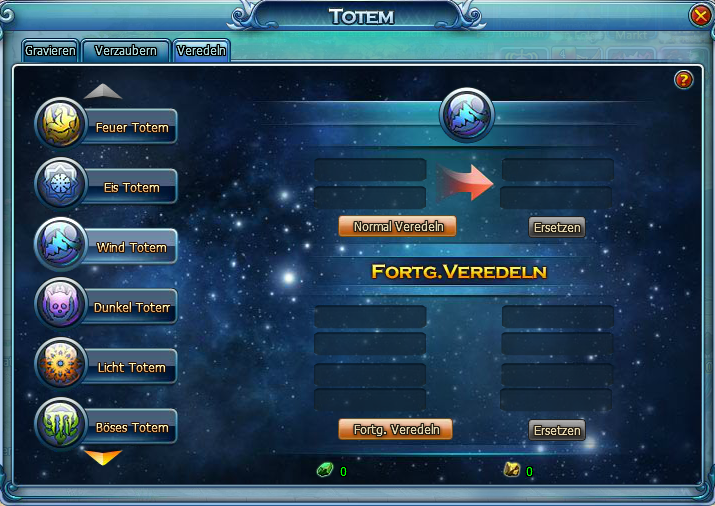Activate the Fortg. Veredeln button

pos(396,430)
